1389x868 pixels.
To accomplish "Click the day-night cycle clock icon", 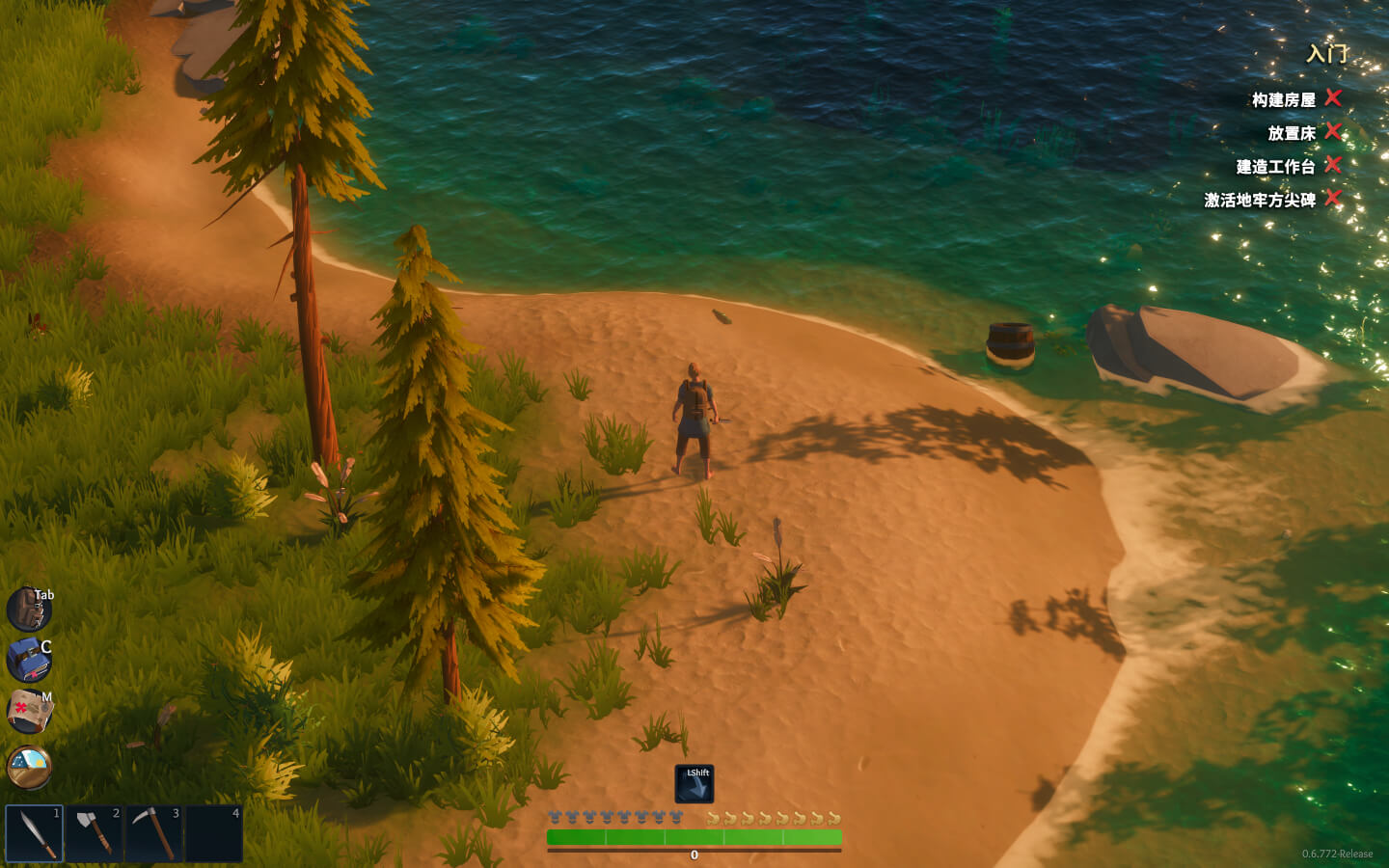I will (29, 767).
